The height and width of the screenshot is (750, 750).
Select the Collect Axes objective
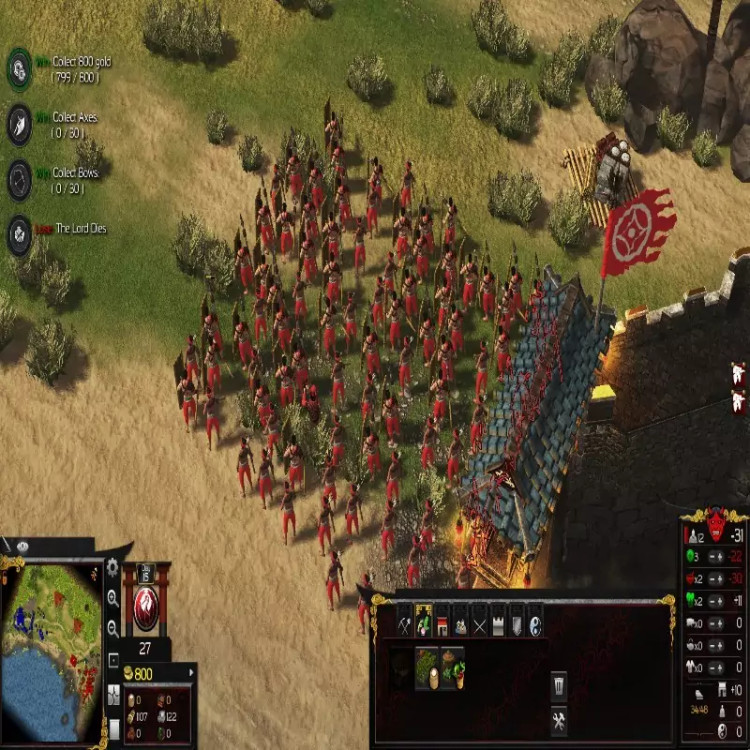click(x=20, y=124)
